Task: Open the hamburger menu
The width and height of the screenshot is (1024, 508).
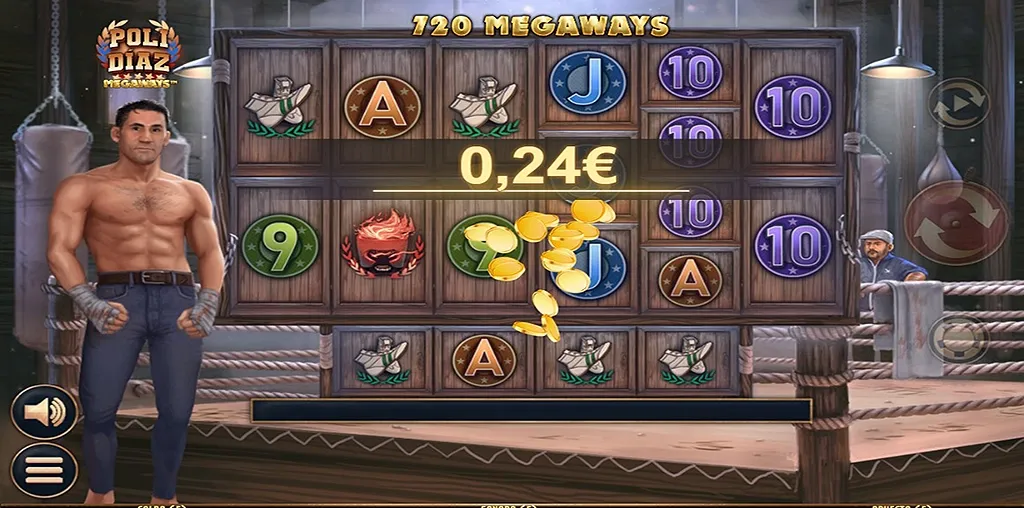Action: [x=44, y=468]
